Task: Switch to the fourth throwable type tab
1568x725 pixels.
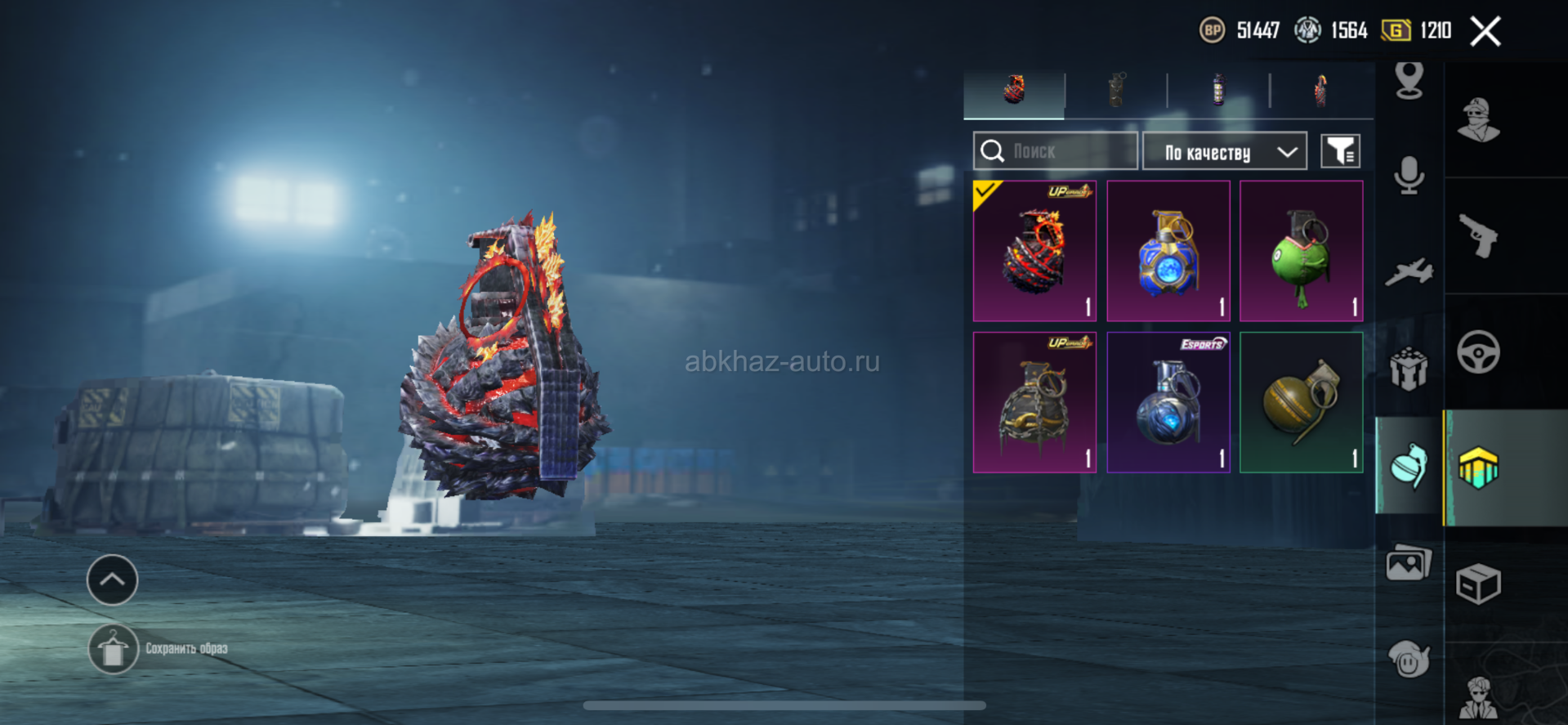Action: (x=1320, y=90)
